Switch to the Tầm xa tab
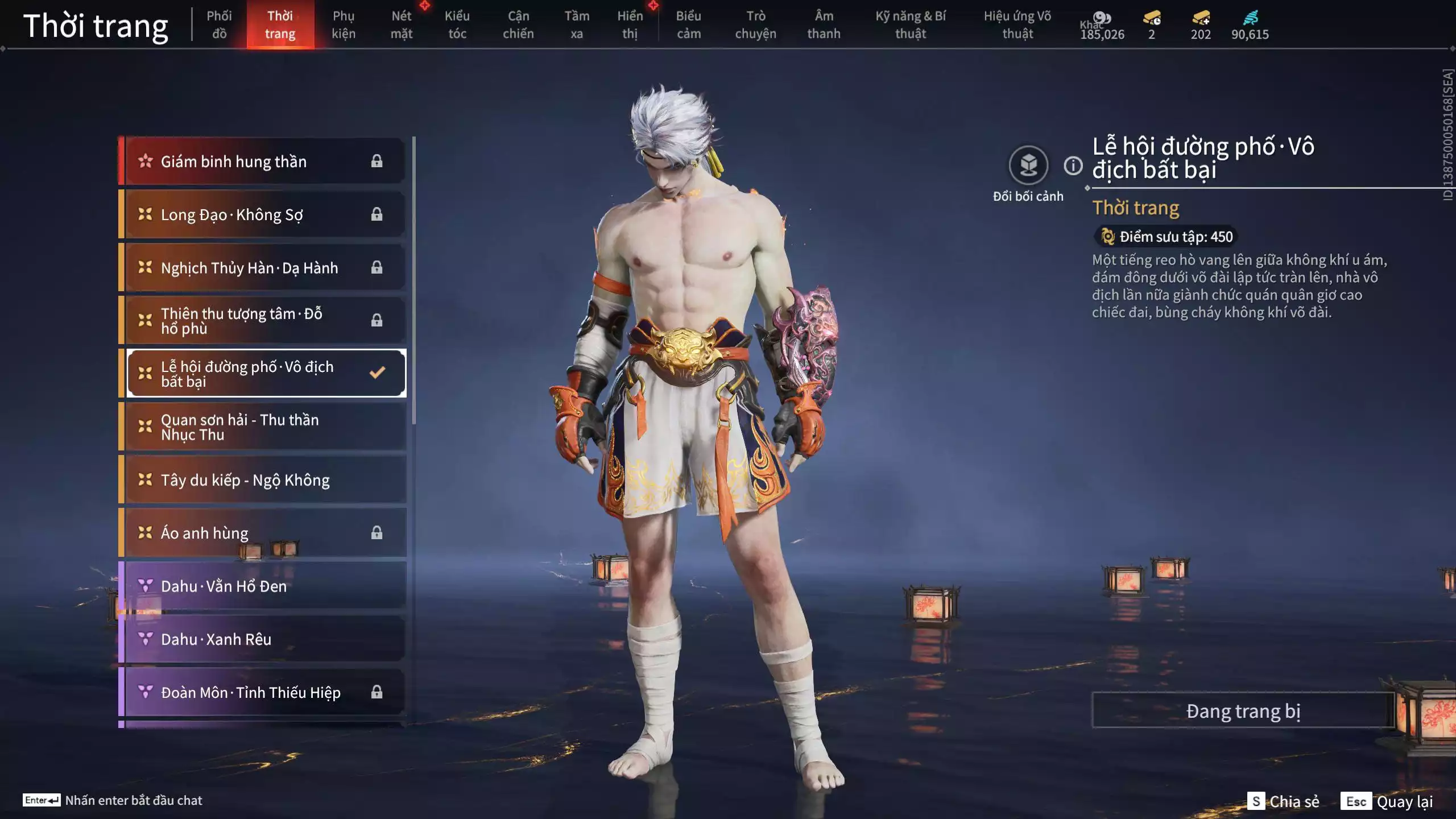1456x819 pixels. pyautogui.click(x=577, y=24)
